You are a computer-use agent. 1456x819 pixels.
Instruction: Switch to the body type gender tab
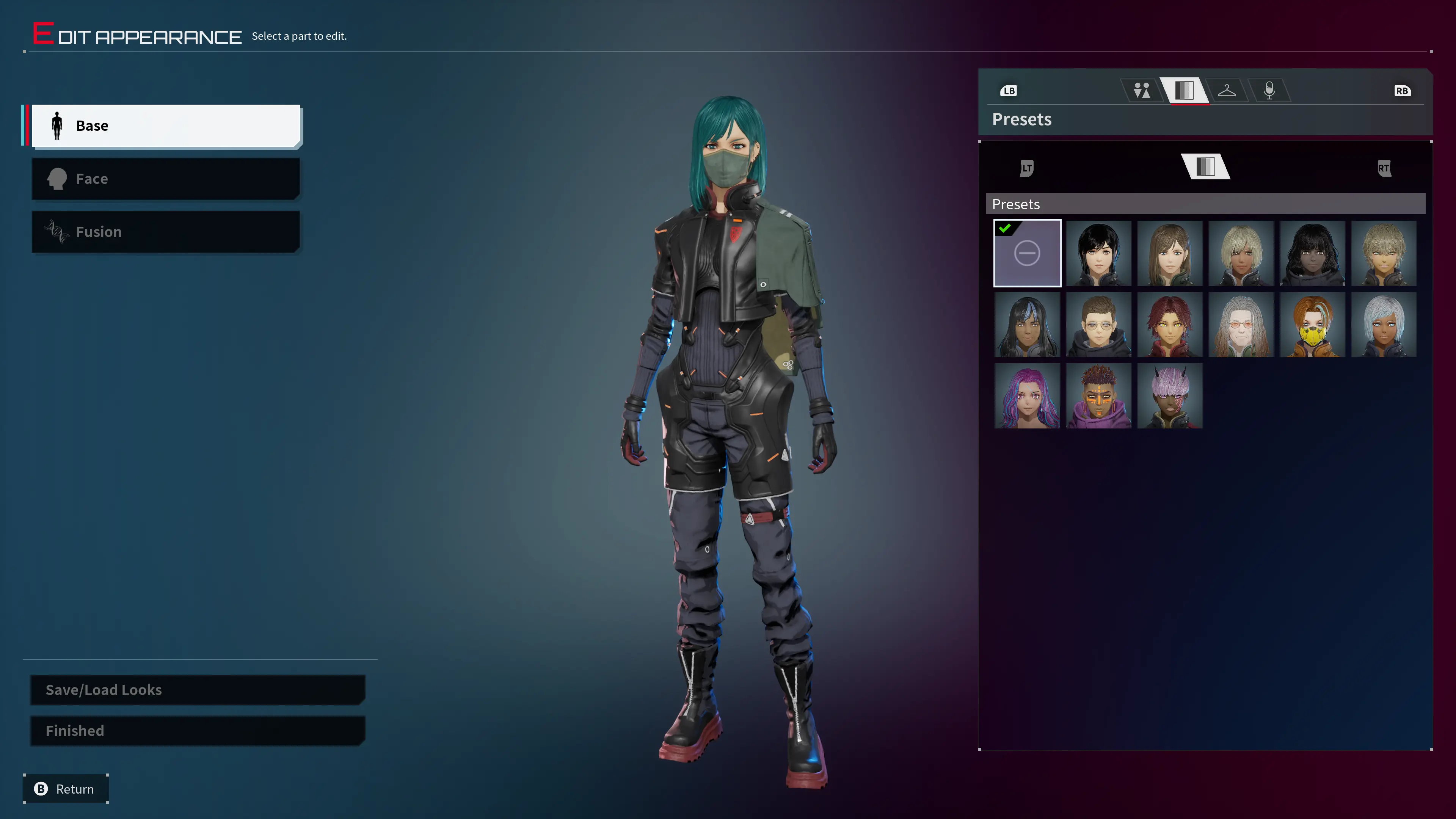[x=1141, y=91]
